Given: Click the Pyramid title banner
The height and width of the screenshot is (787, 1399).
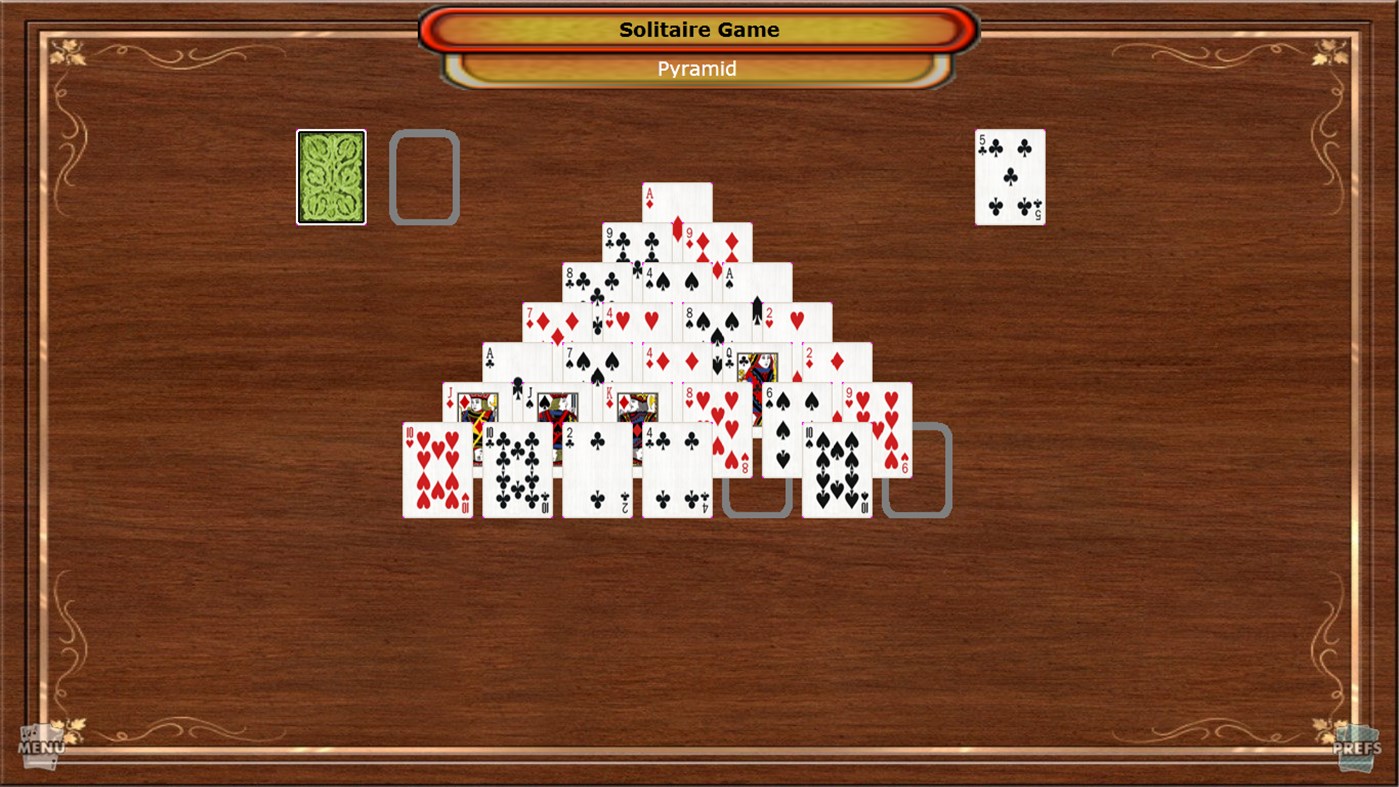Looking at the screenshot, I should click(x=697, y=68).
